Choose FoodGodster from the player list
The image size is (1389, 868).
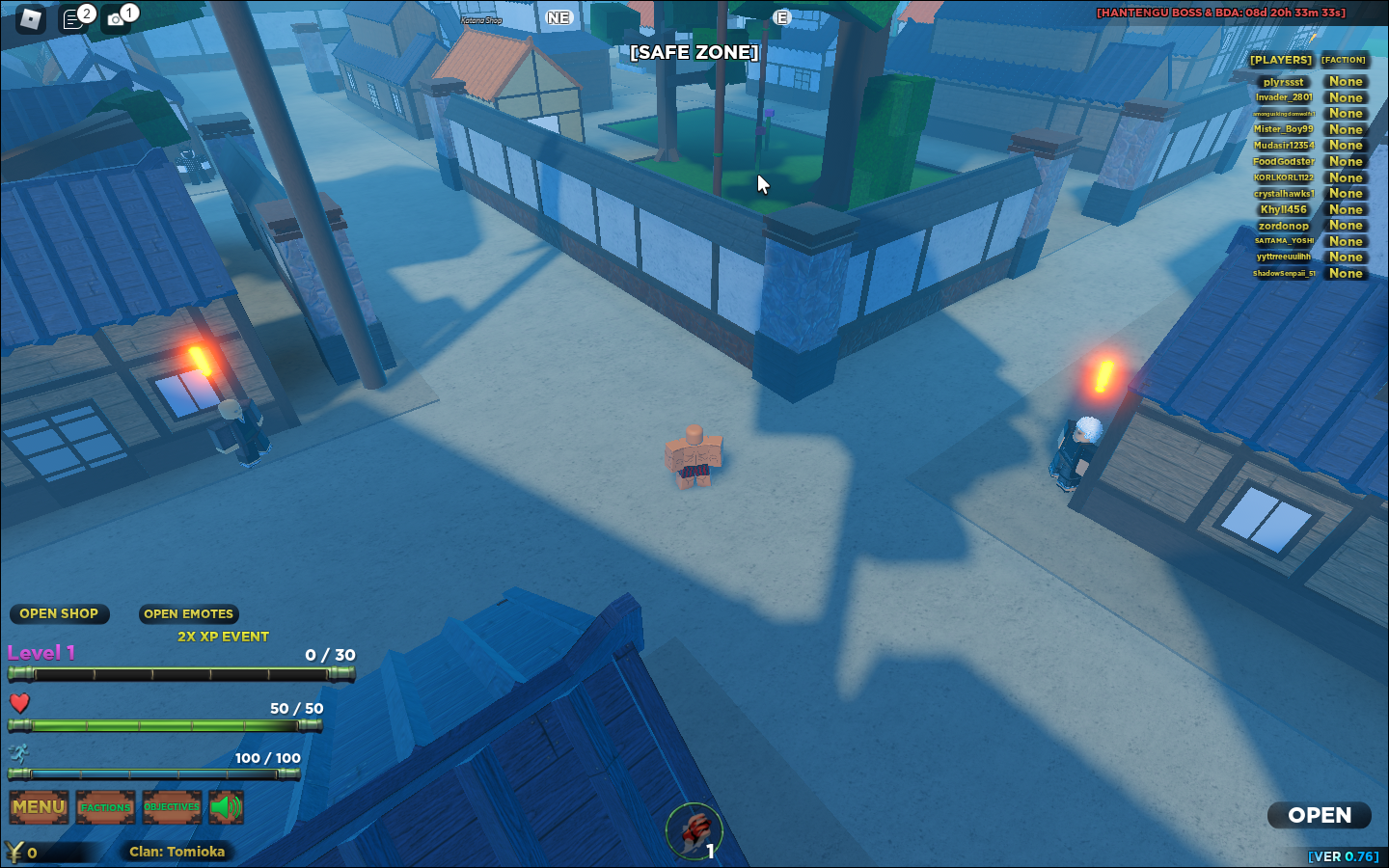(x=1283, y=161)
